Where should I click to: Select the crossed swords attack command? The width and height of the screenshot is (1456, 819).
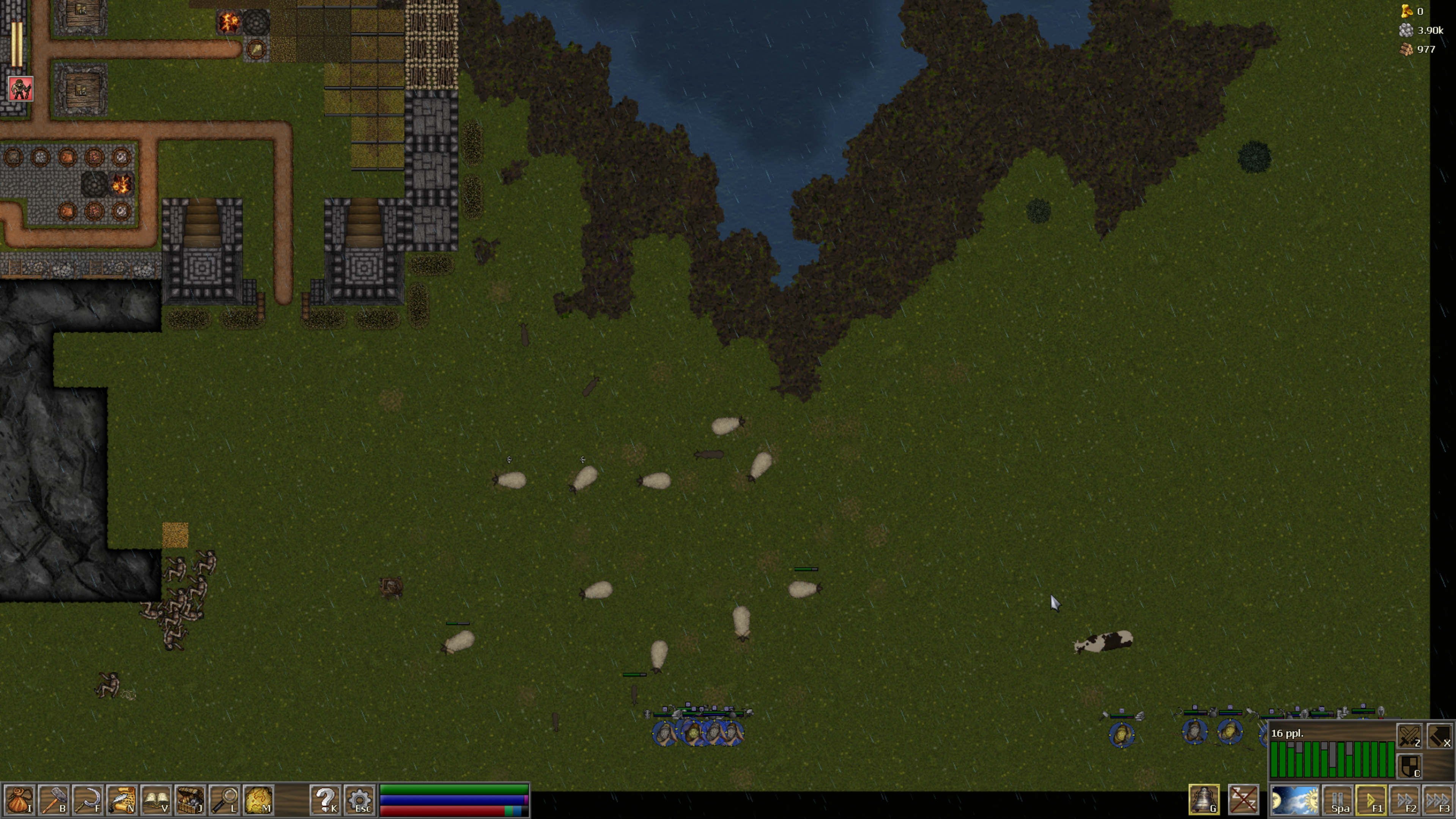coord(1409,737)
